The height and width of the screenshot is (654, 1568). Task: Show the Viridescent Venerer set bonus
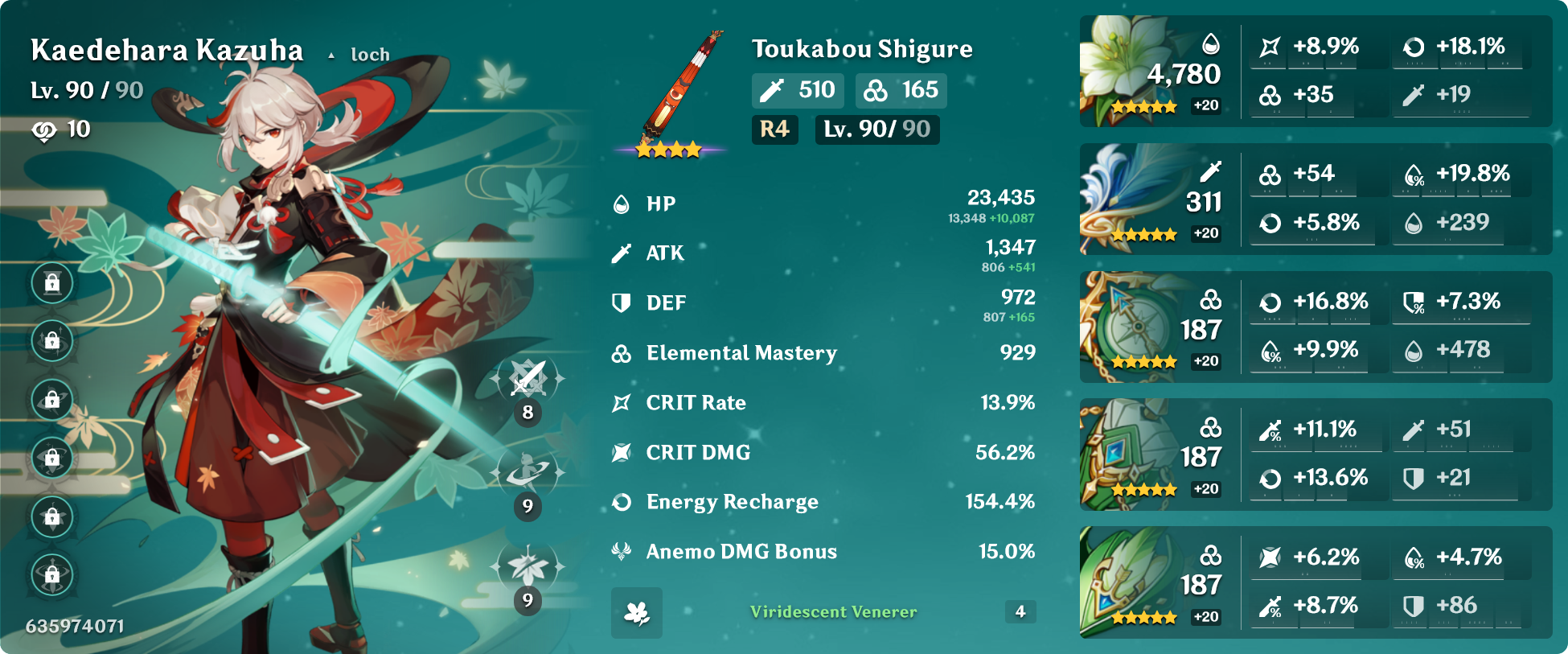[x=833, y=612]
